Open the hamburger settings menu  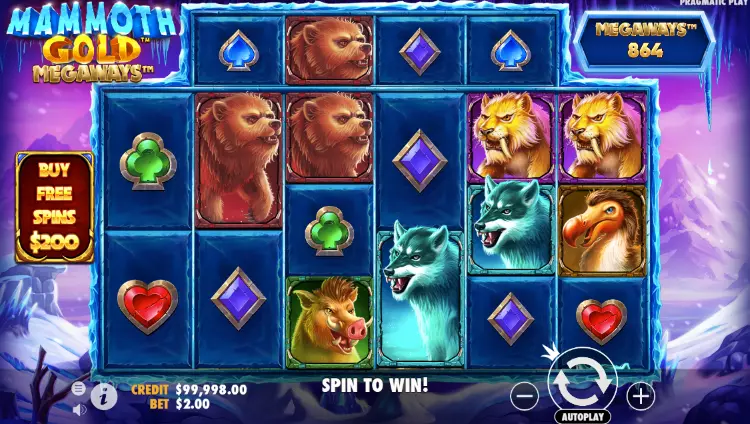[79, 388]
